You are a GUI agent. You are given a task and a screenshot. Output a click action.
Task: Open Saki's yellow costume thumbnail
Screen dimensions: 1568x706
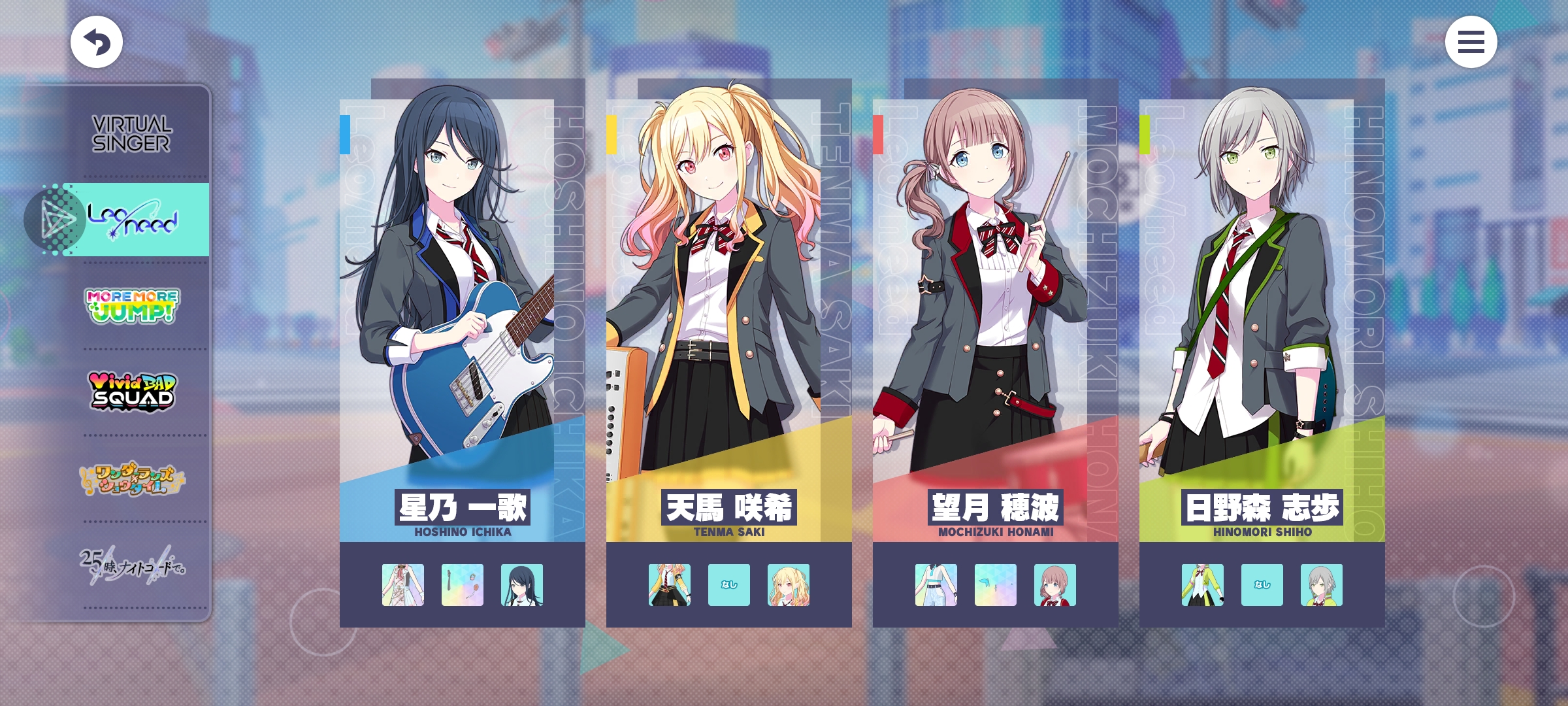pos(670,585)
